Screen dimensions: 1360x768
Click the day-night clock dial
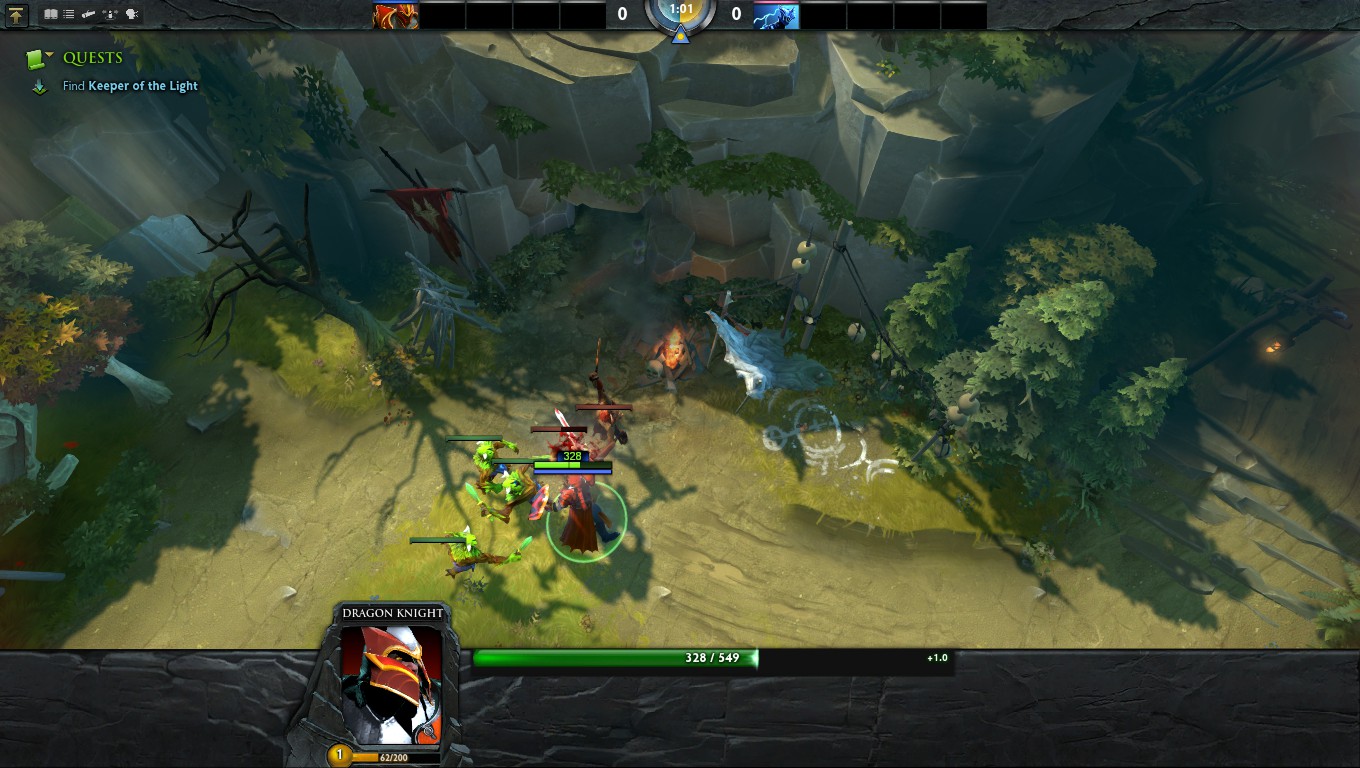pos(680,12)
